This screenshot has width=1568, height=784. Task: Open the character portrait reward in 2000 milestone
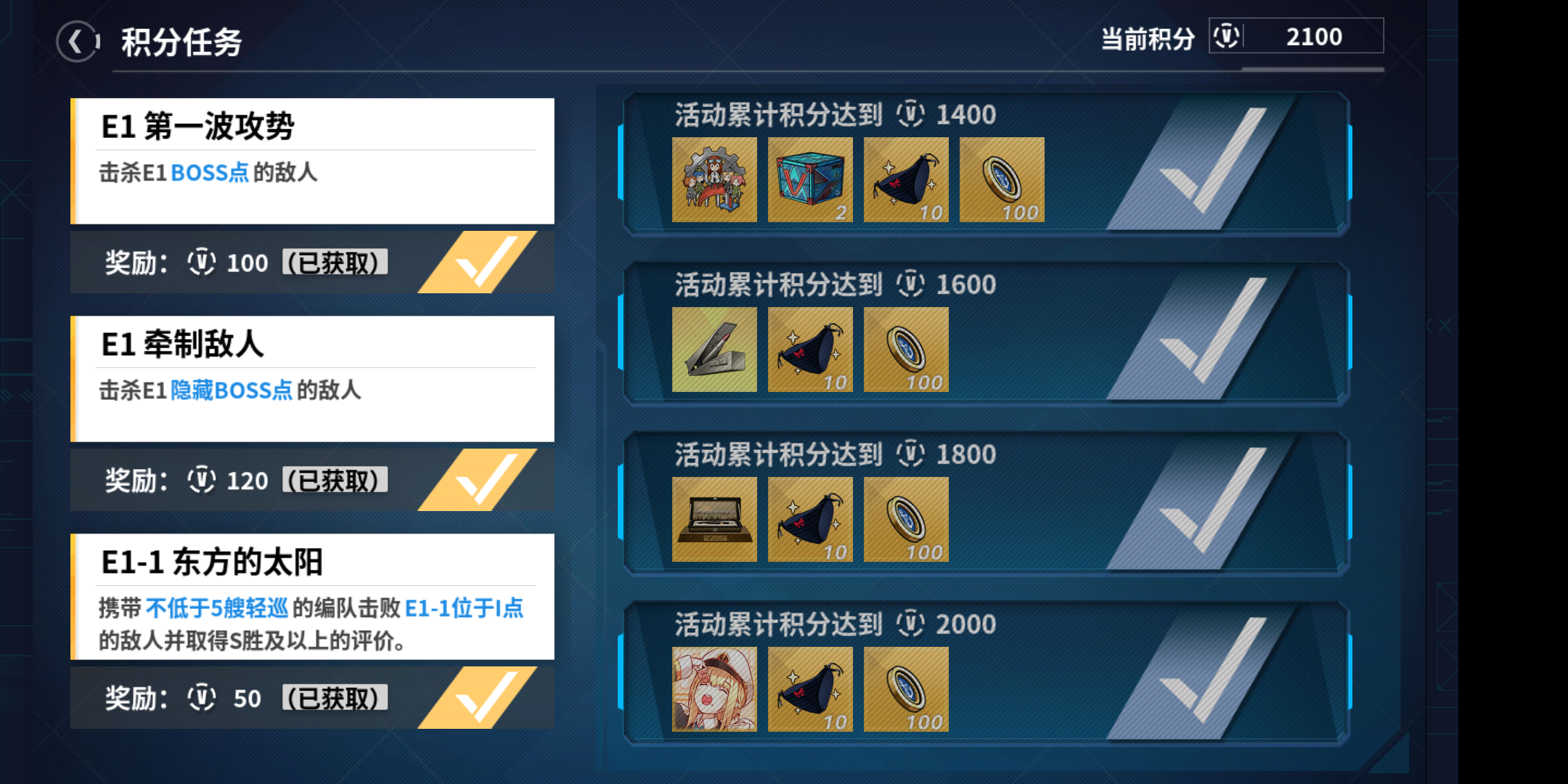click(714, 690)
